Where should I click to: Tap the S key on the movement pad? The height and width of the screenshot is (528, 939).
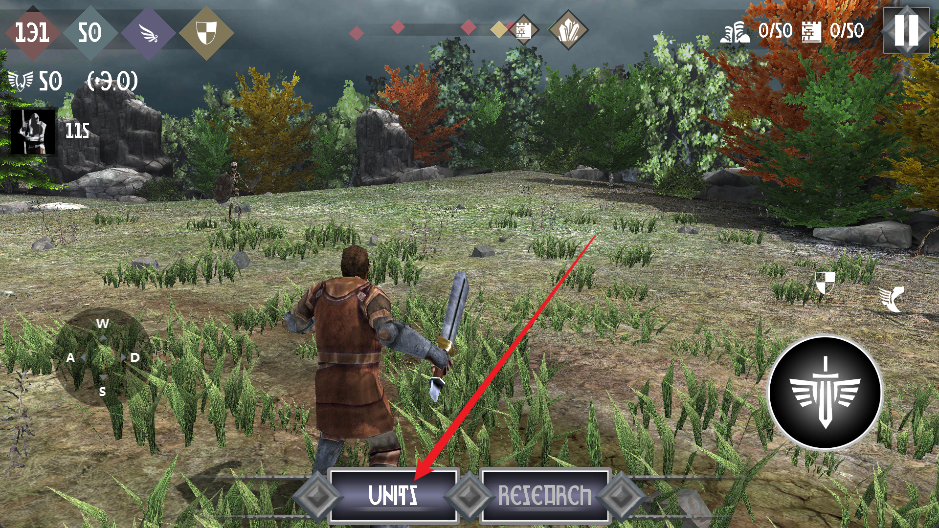(102, 391)
